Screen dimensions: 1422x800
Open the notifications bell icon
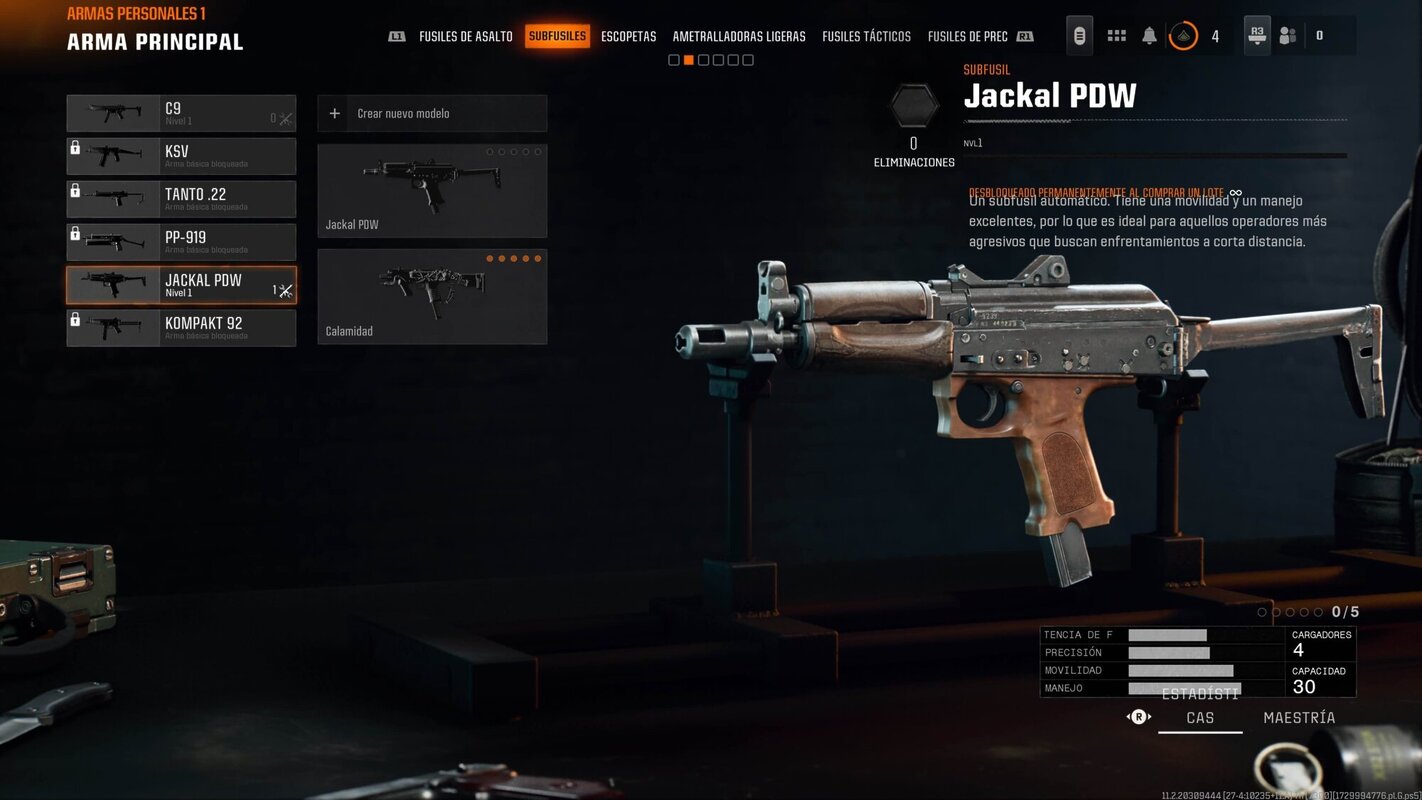[x=1149, y=36]
